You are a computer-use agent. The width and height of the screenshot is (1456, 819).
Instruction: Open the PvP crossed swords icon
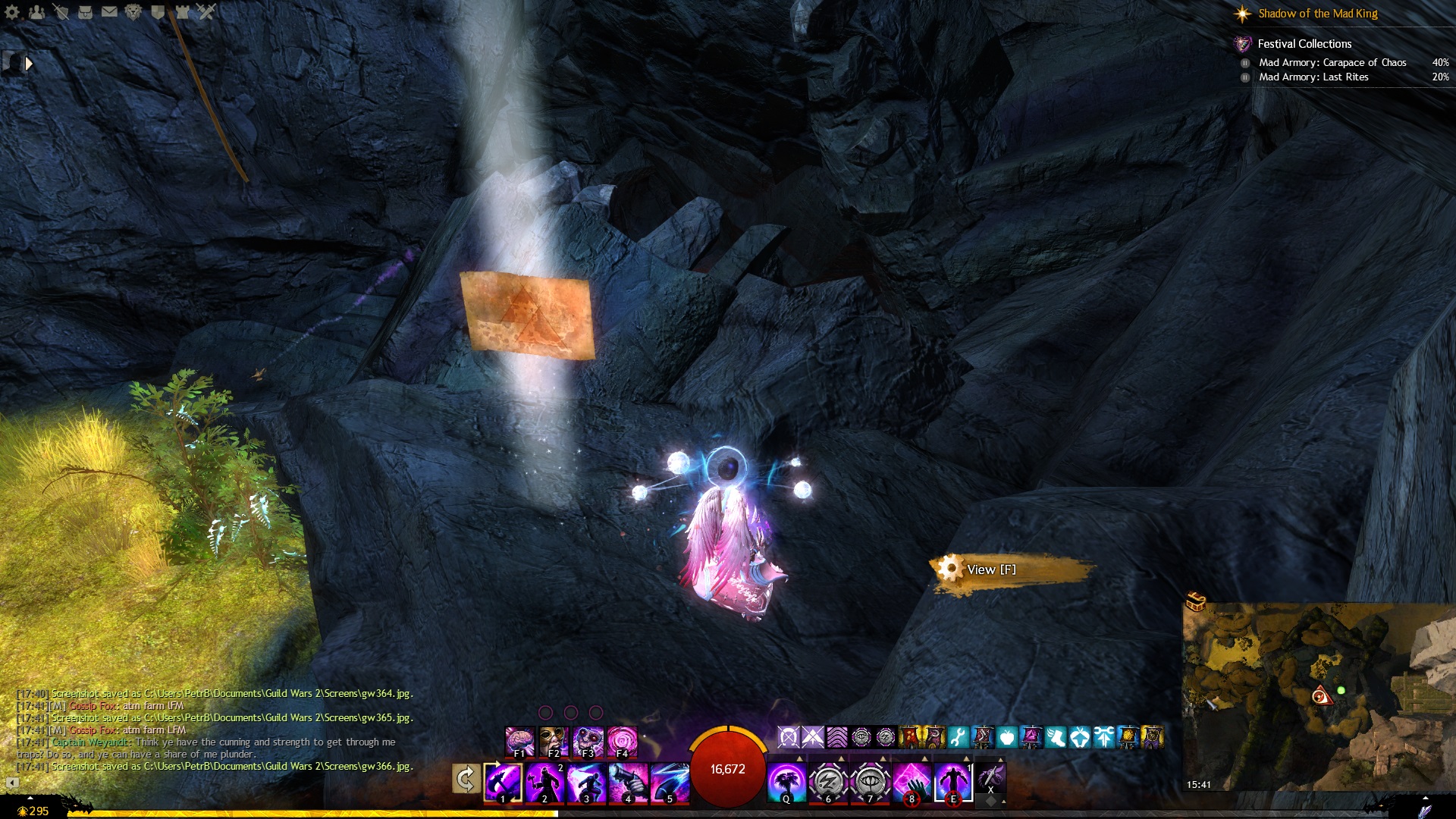tap(206, 12)
